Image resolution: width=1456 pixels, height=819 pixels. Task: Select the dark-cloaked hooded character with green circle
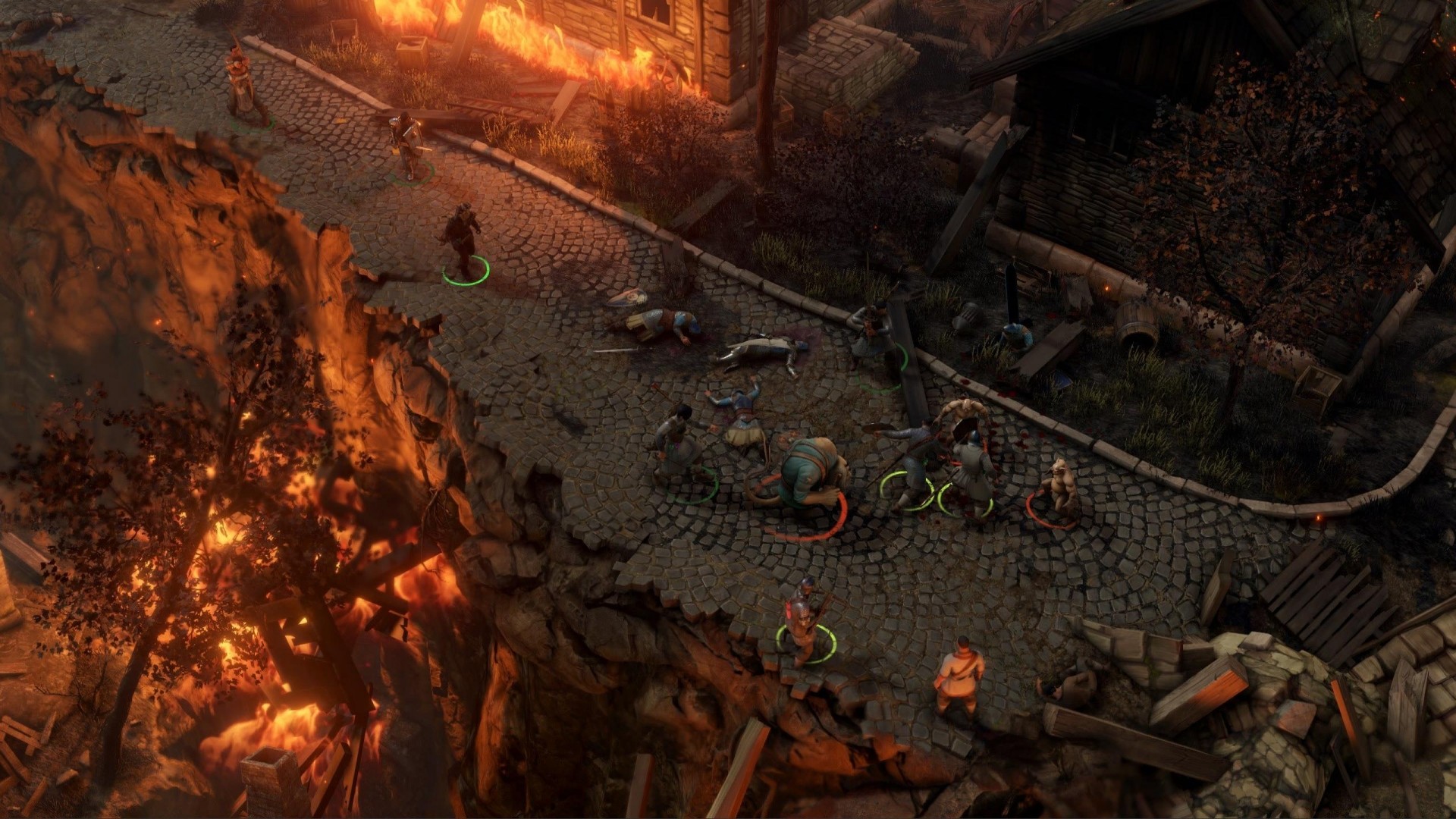[461, 237]
